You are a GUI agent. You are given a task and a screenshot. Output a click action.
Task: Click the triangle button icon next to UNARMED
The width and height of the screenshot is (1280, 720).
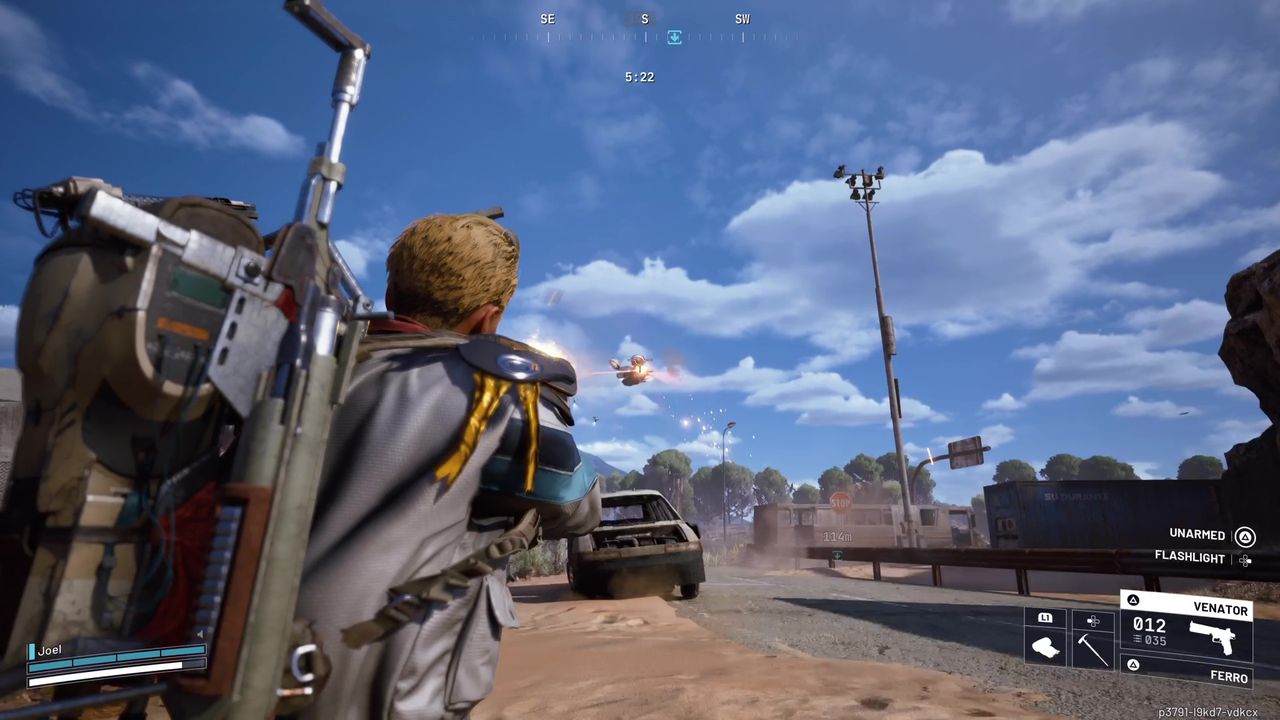click(x=1244, y=535)
